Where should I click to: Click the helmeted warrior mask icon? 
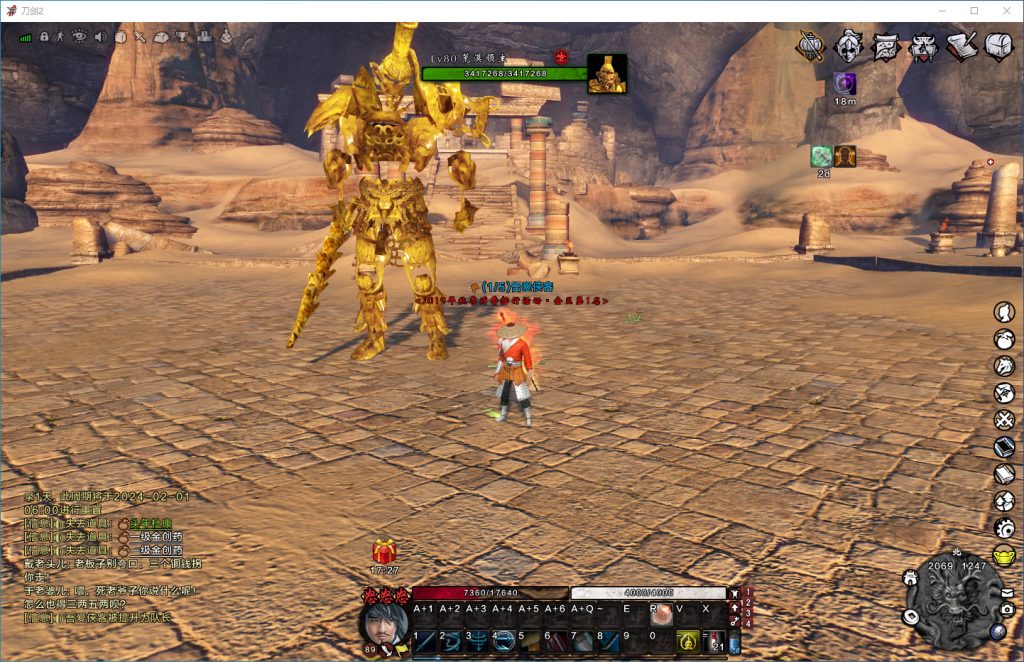(849, 46)
